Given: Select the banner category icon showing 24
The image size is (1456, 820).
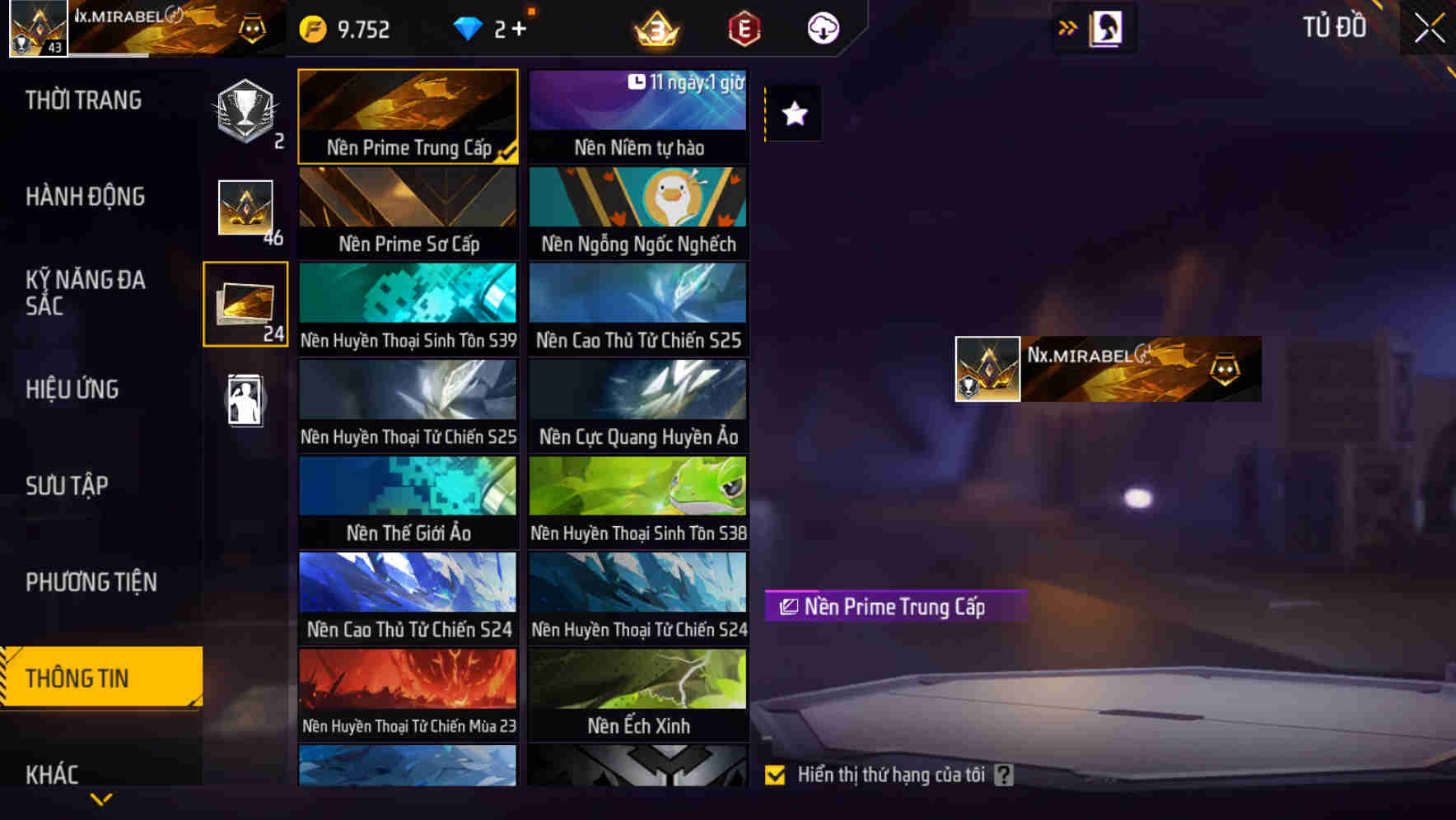Looking at the screenshot, I should pyautogui.click(x=245, y=303).
